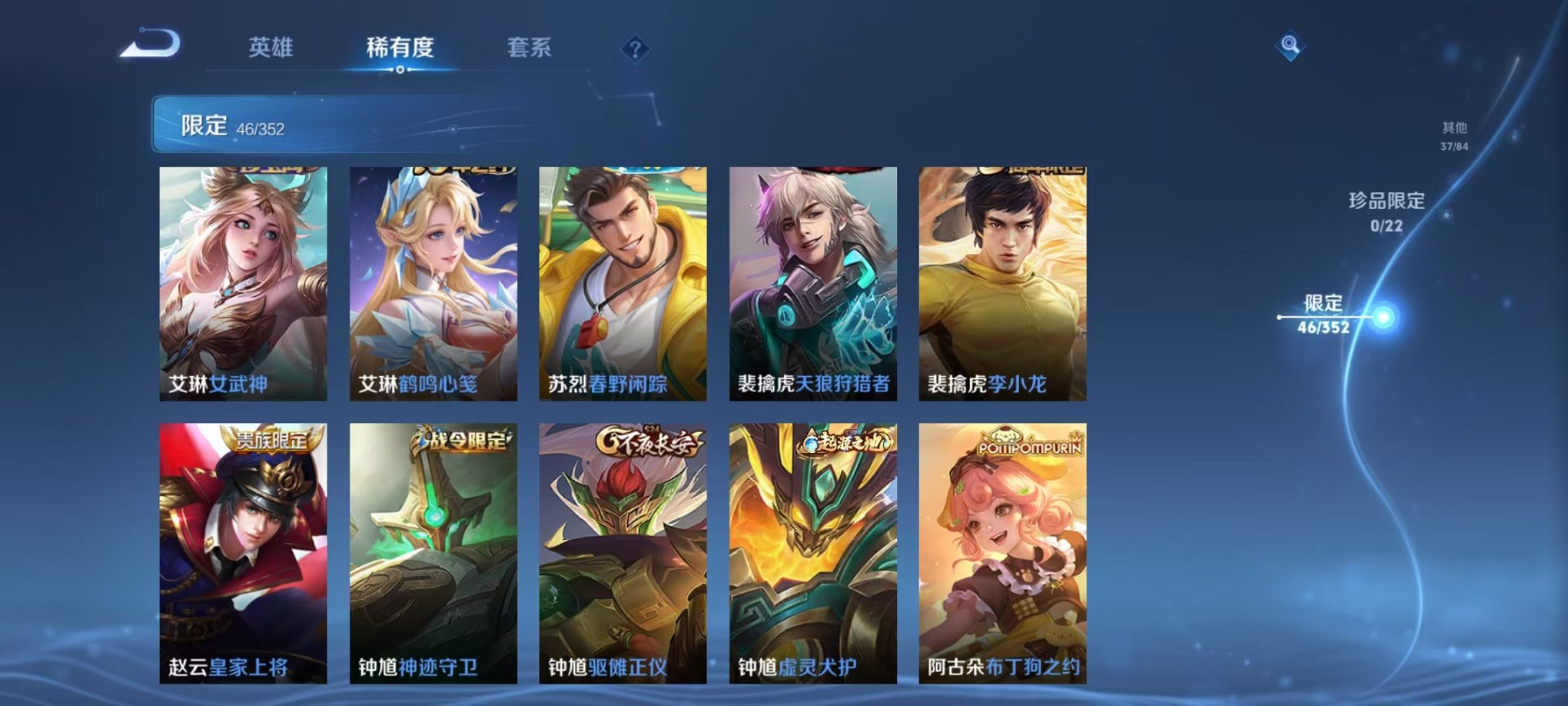
Task: Click the indicator dot under 稀有度 tab
Action: pyautogui.click(x=400, y=69)
